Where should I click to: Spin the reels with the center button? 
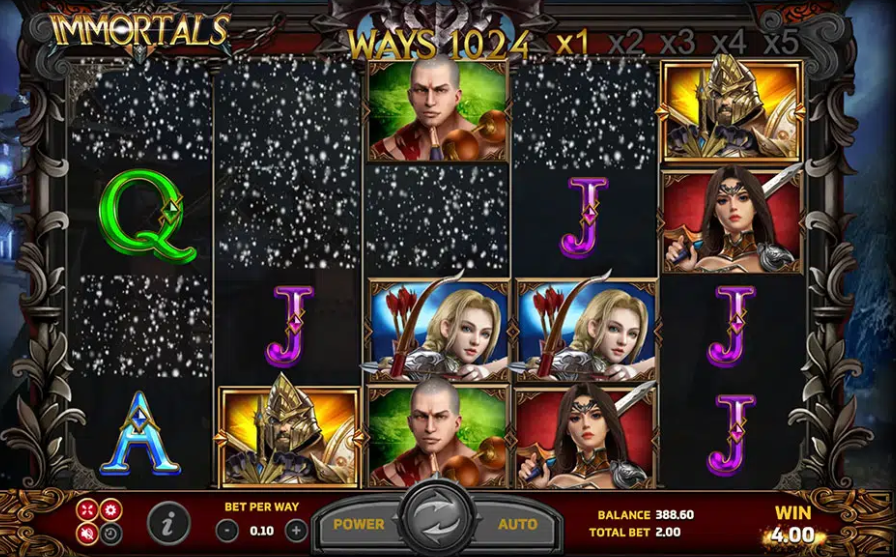tap(434, 523)
